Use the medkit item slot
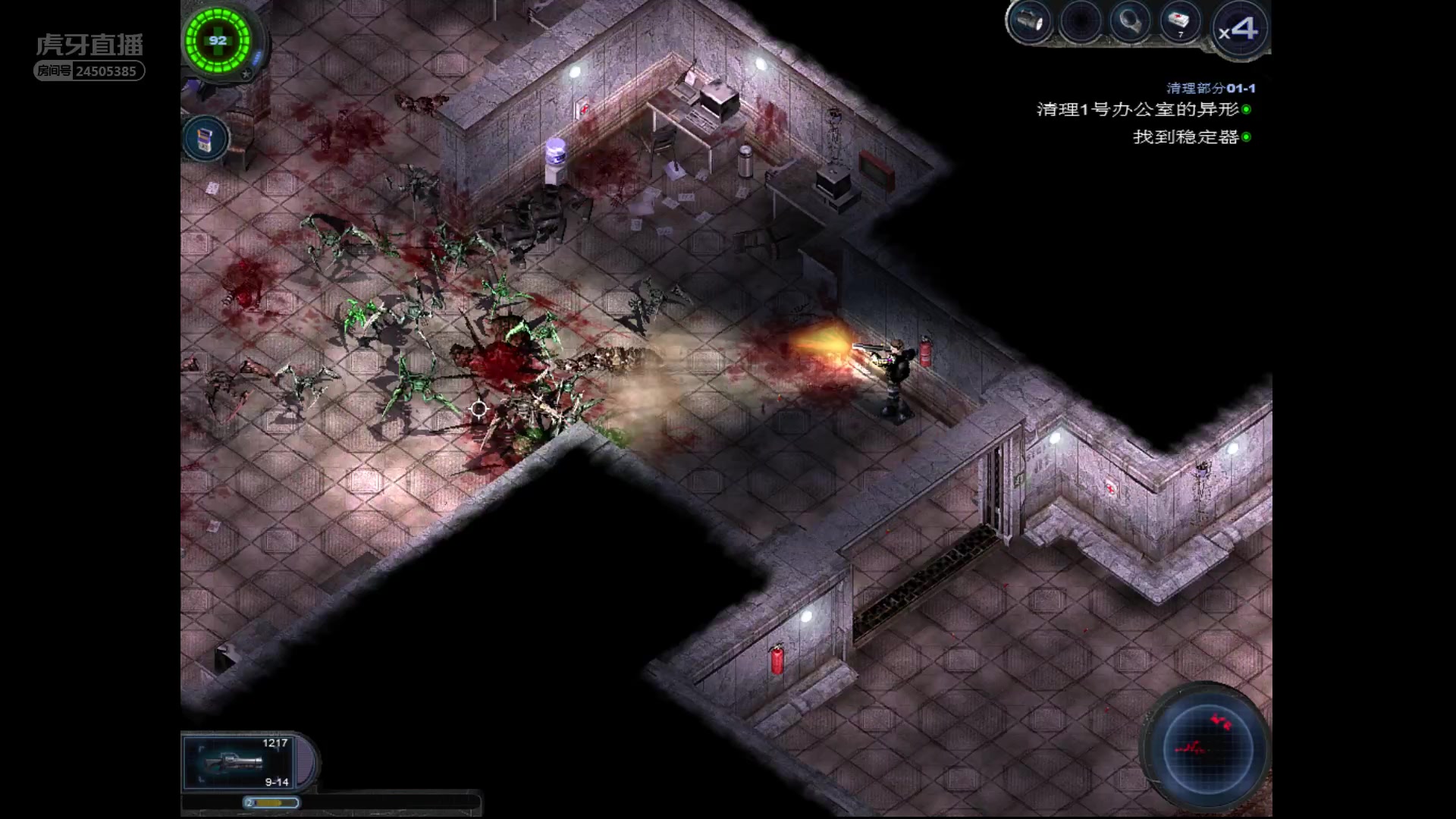 pos(1179,23)
